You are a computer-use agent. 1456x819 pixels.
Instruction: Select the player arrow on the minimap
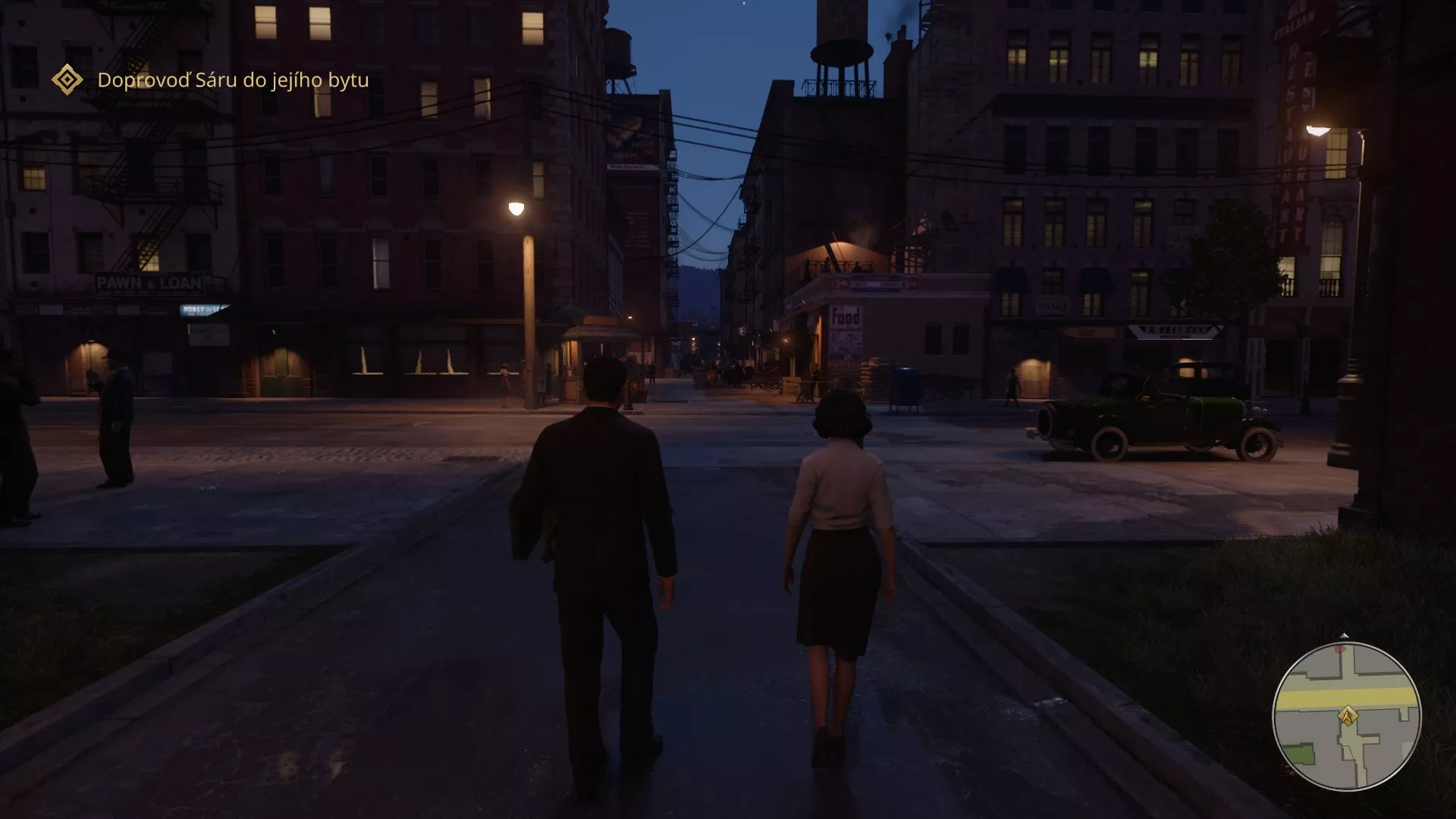[x=1348, y=715]
